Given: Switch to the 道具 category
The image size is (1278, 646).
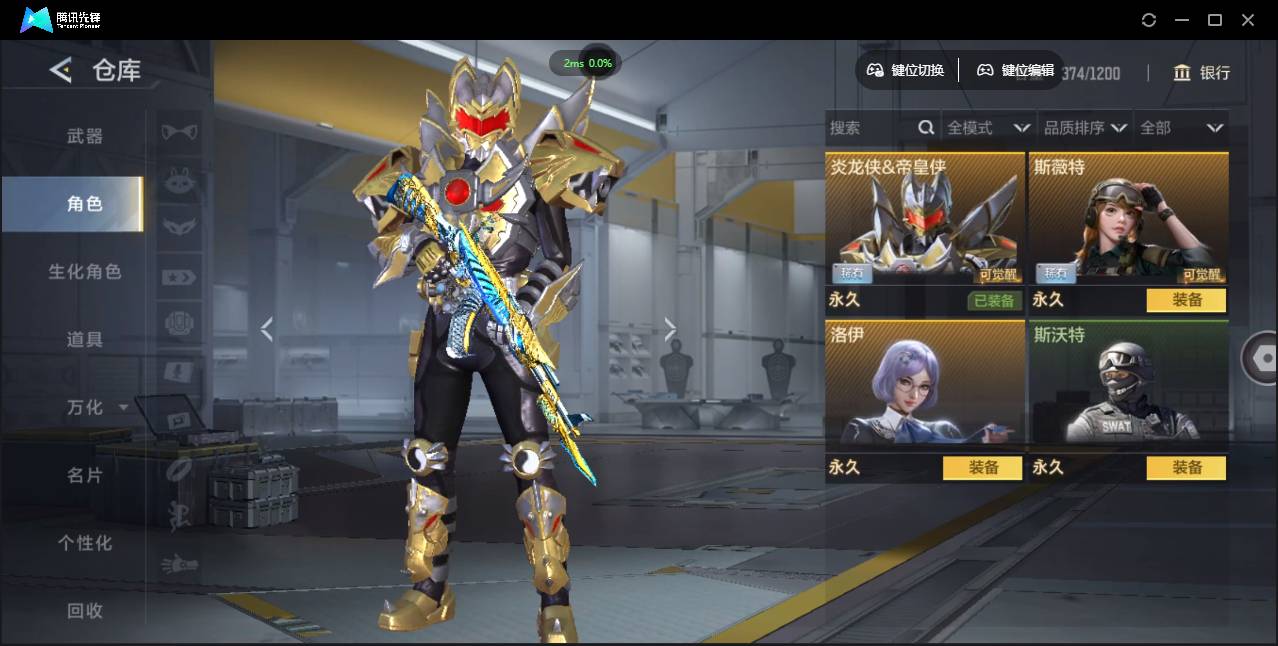Looking at the screenshot, I should (x=85, y=340).
